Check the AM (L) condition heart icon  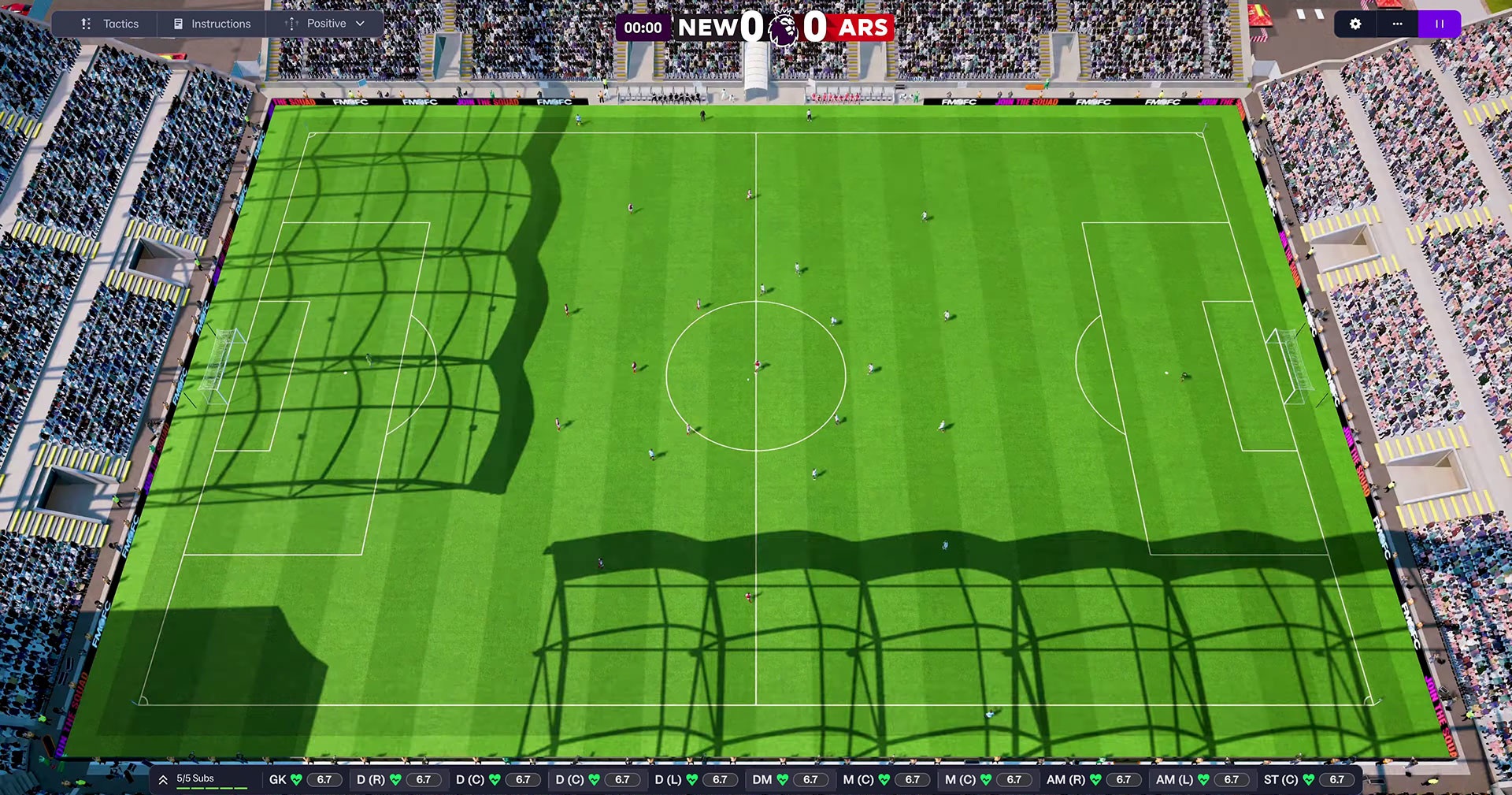(x=1204, y=779)
